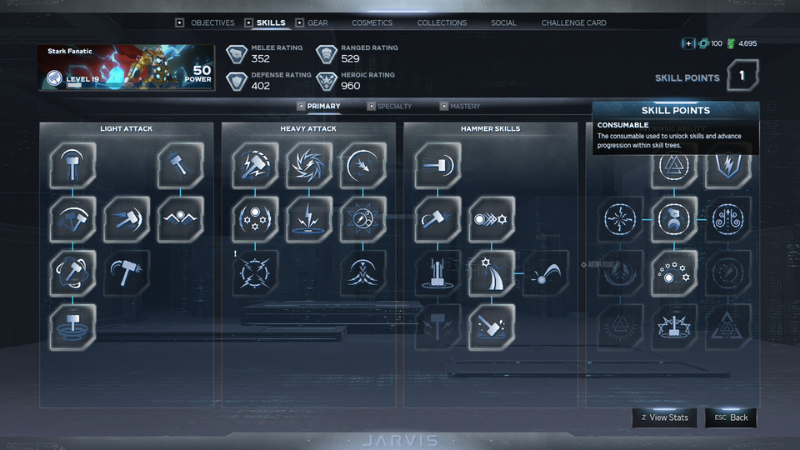800x450 pixels.
Task: Switch to the Specialty skill tree
Action: (394, 106)
